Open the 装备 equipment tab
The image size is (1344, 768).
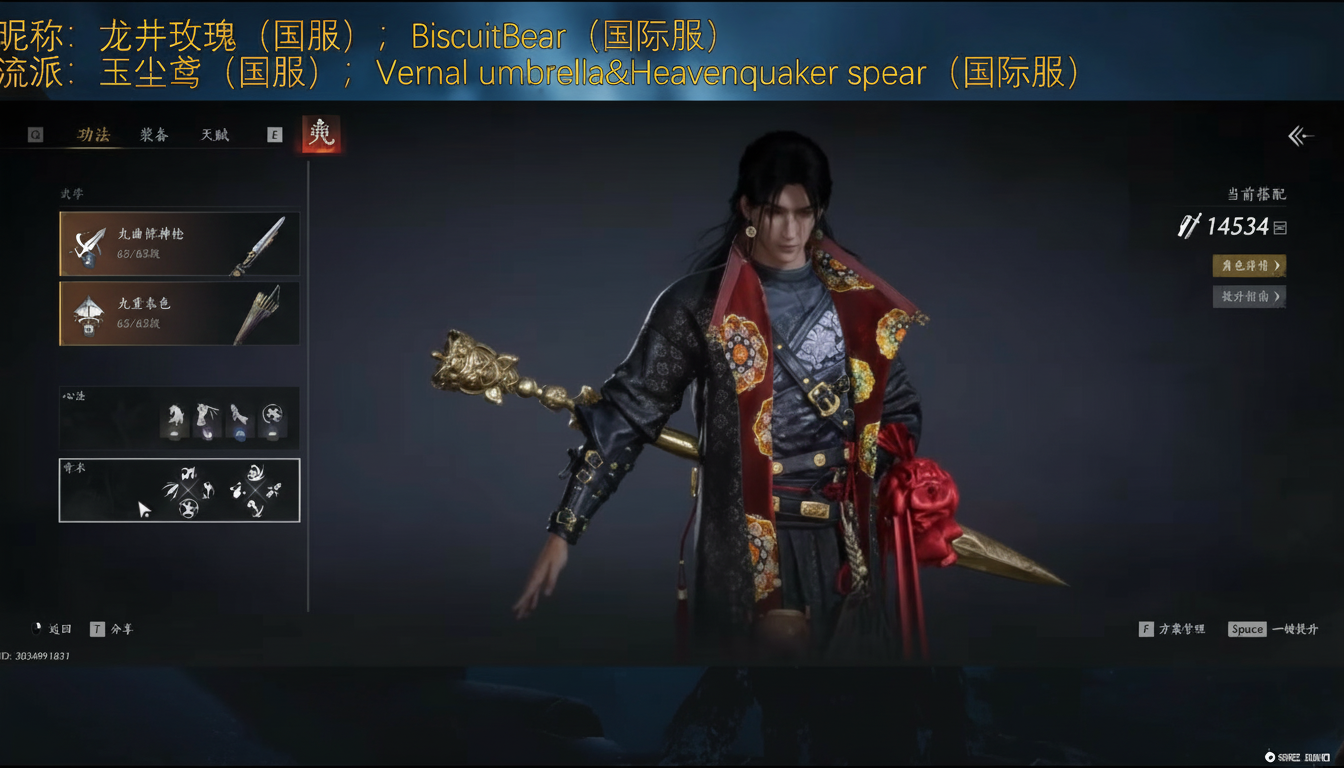pyautogui.click(x=154, y=135)
